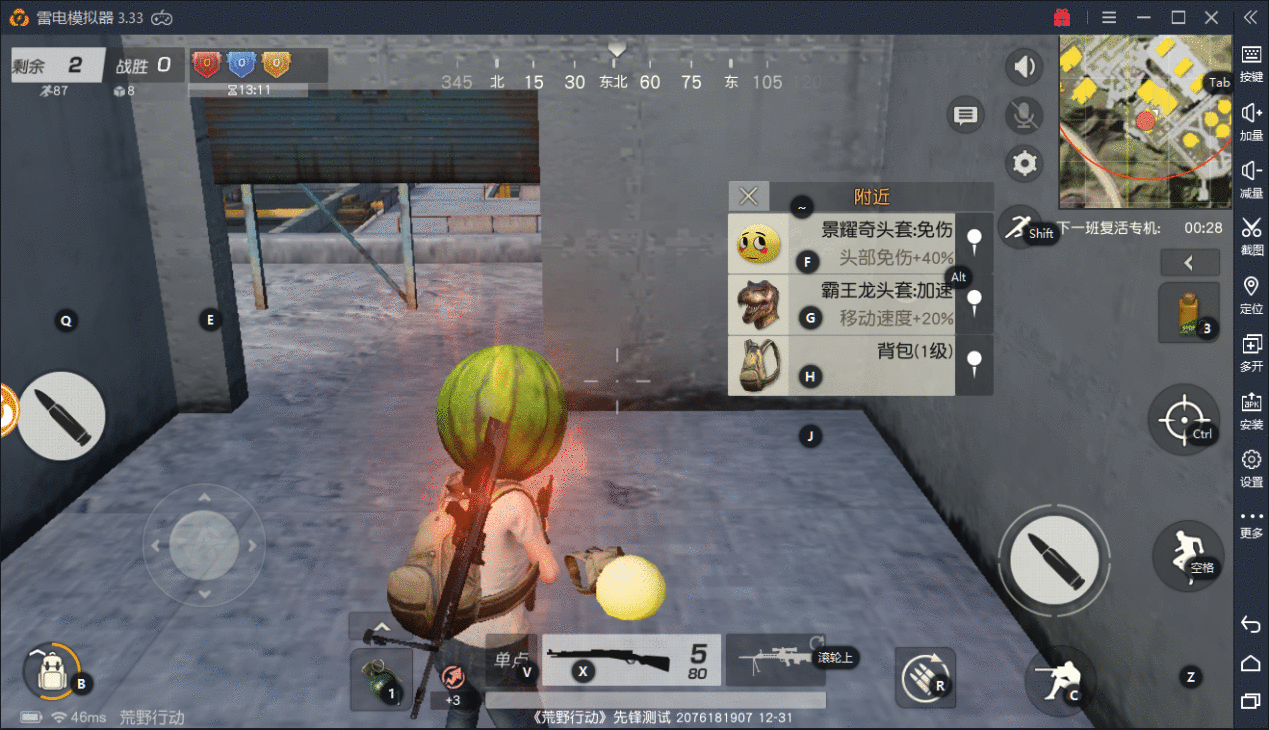
Task: Tap the reload ammo button
Action: tap(925, 677)
